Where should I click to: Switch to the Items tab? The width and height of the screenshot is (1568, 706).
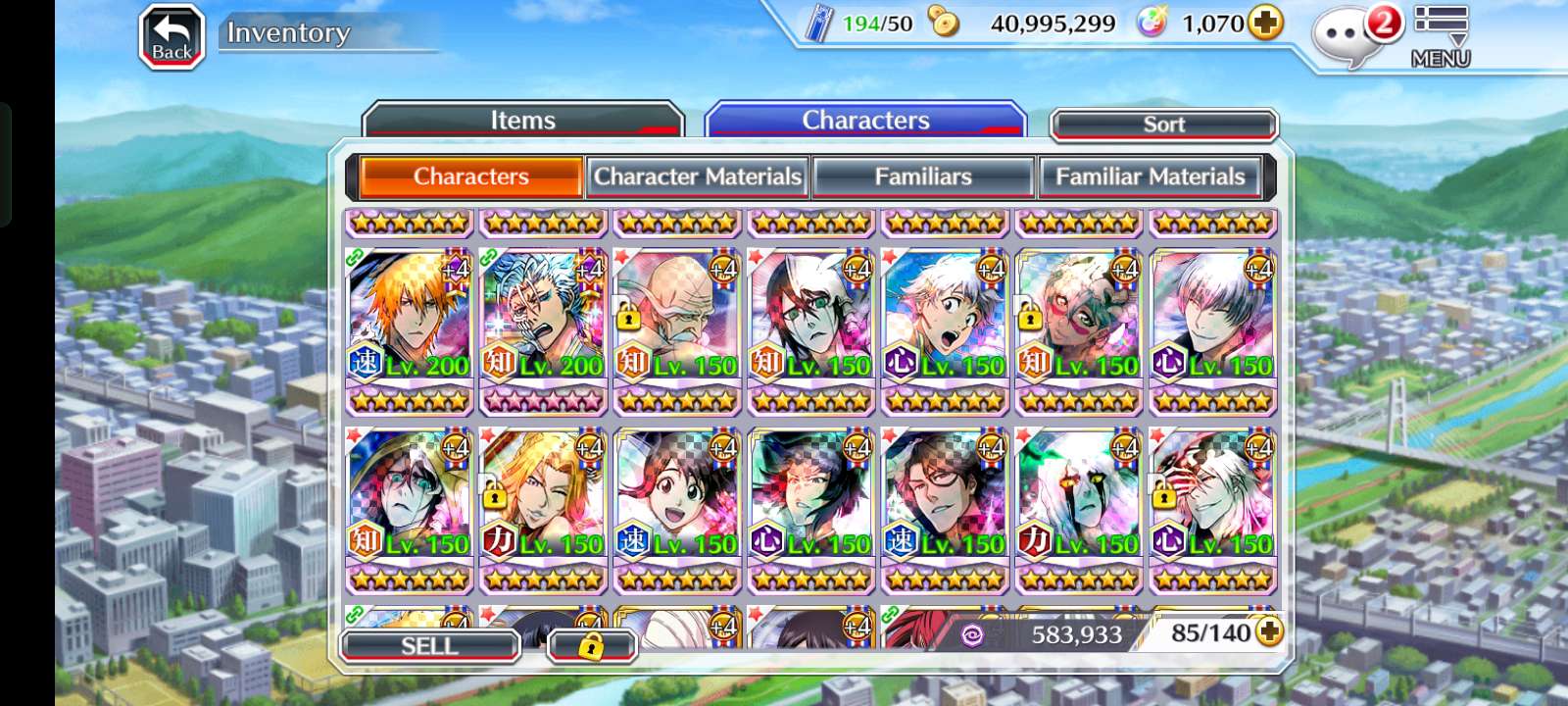tap(522, 120)
